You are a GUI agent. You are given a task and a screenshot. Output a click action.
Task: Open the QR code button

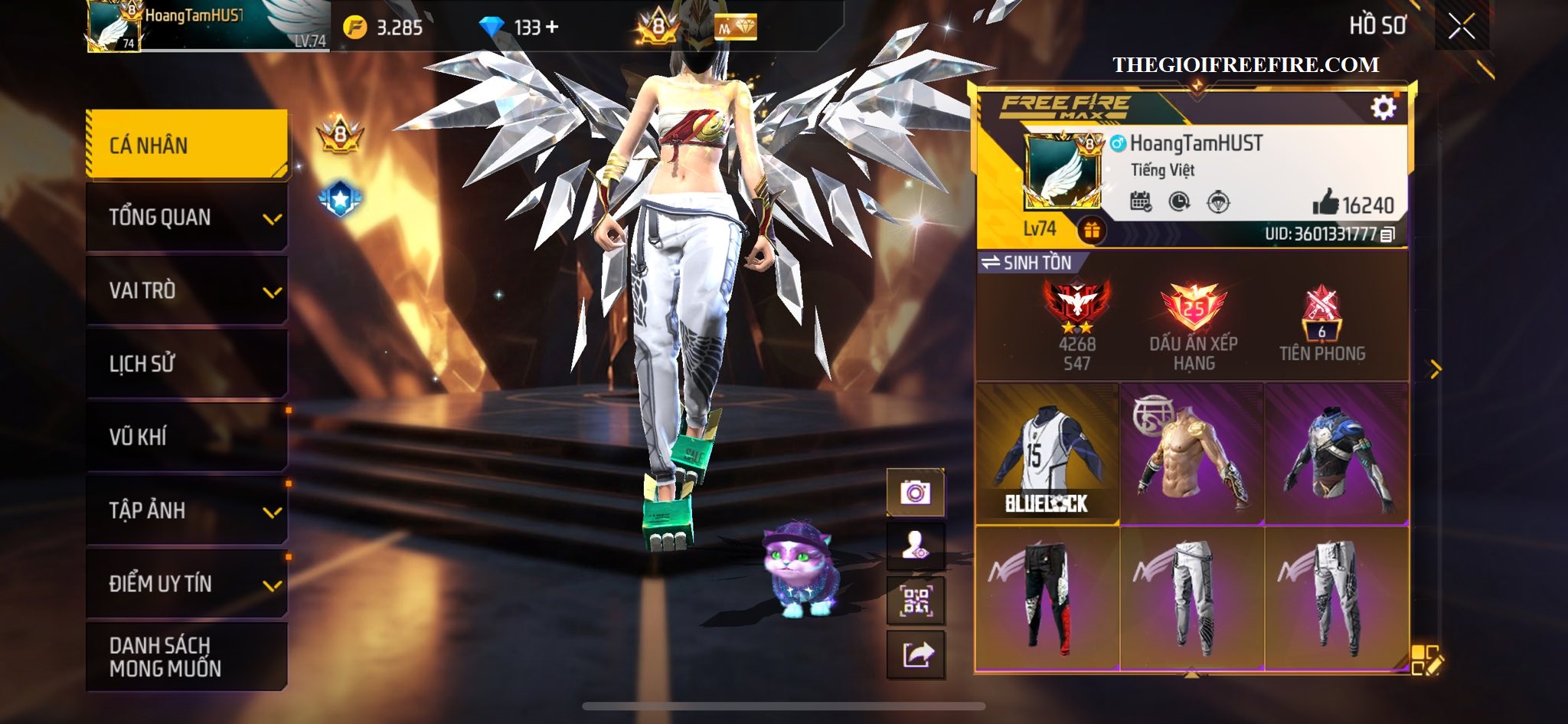click(x=916, y=601)
